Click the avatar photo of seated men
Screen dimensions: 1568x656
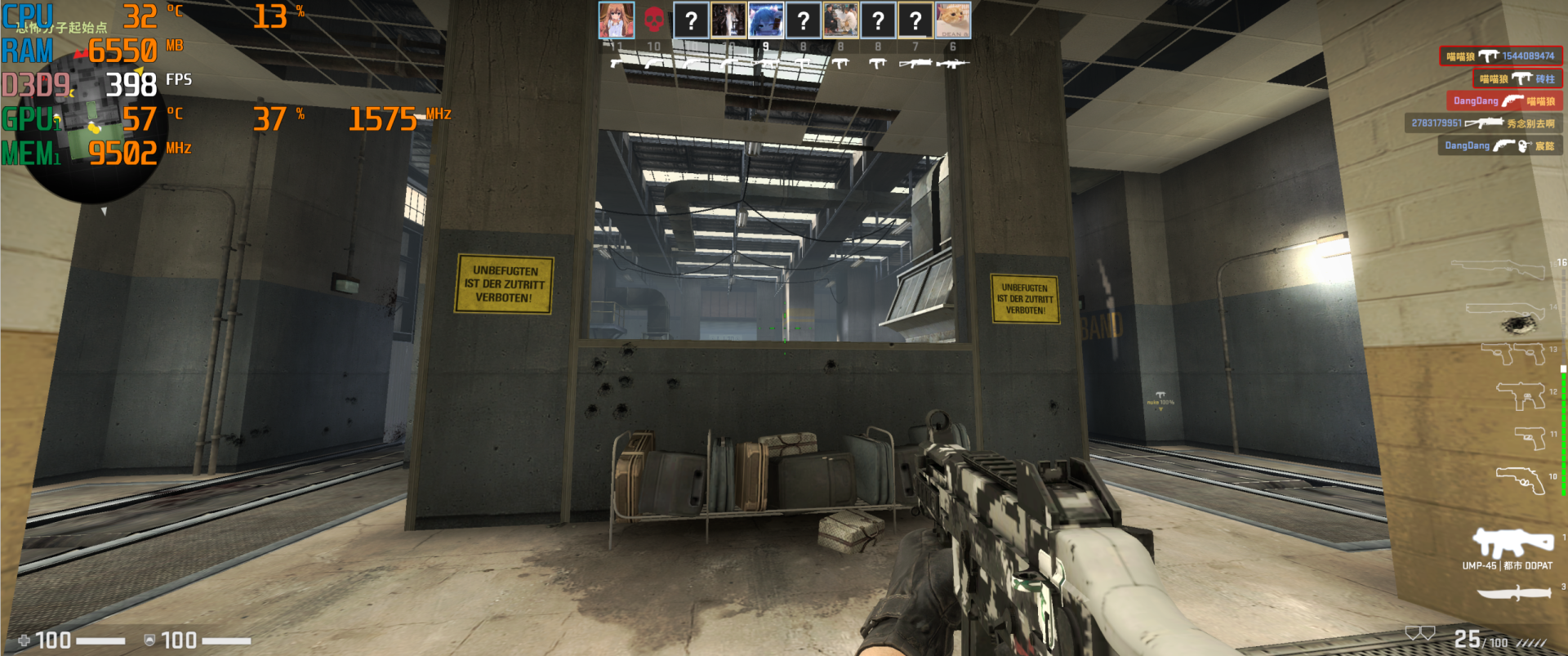click(841, 20)
